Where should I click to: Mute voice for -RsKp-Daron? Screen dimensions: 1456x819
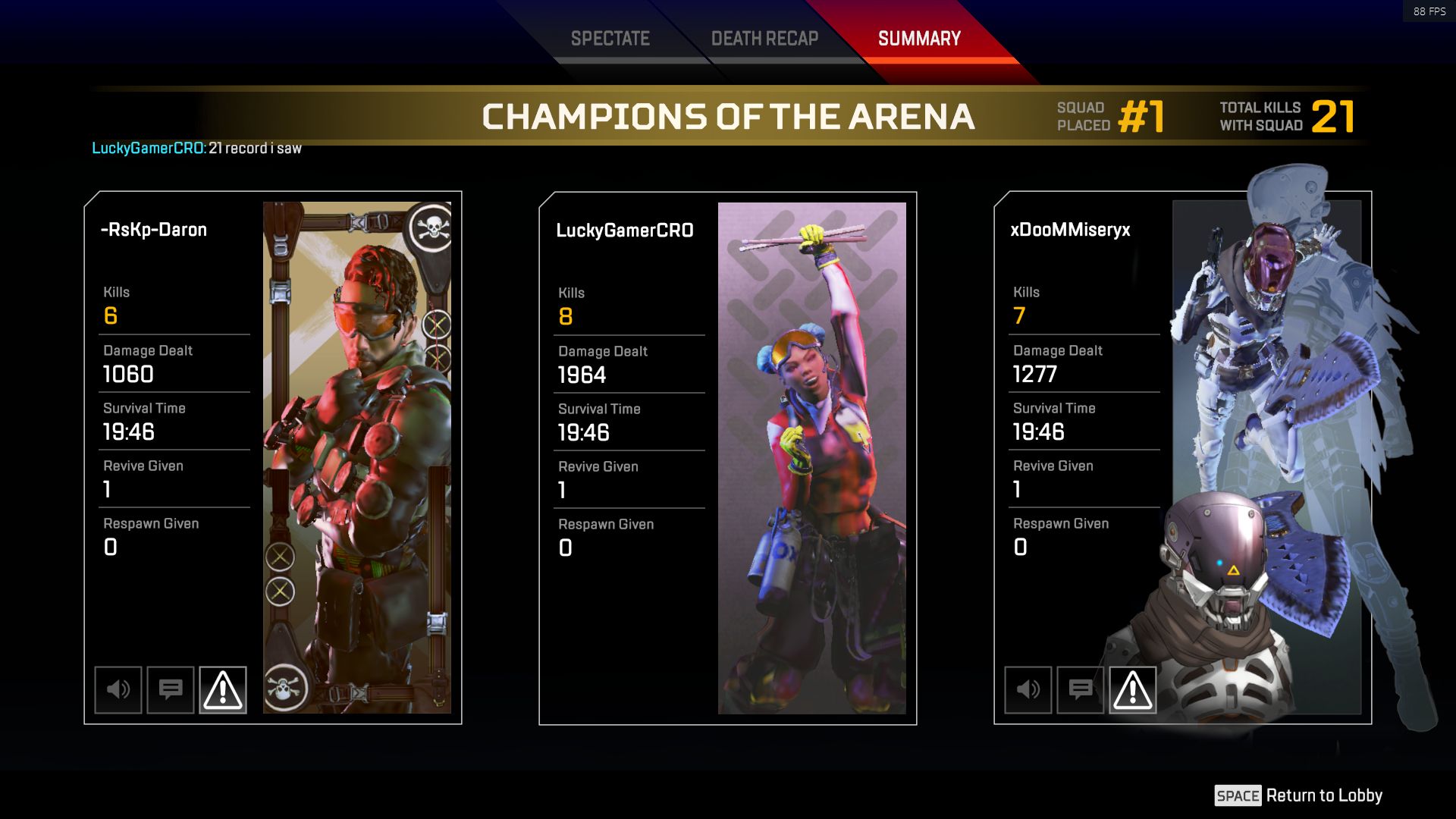click(118, 689)
